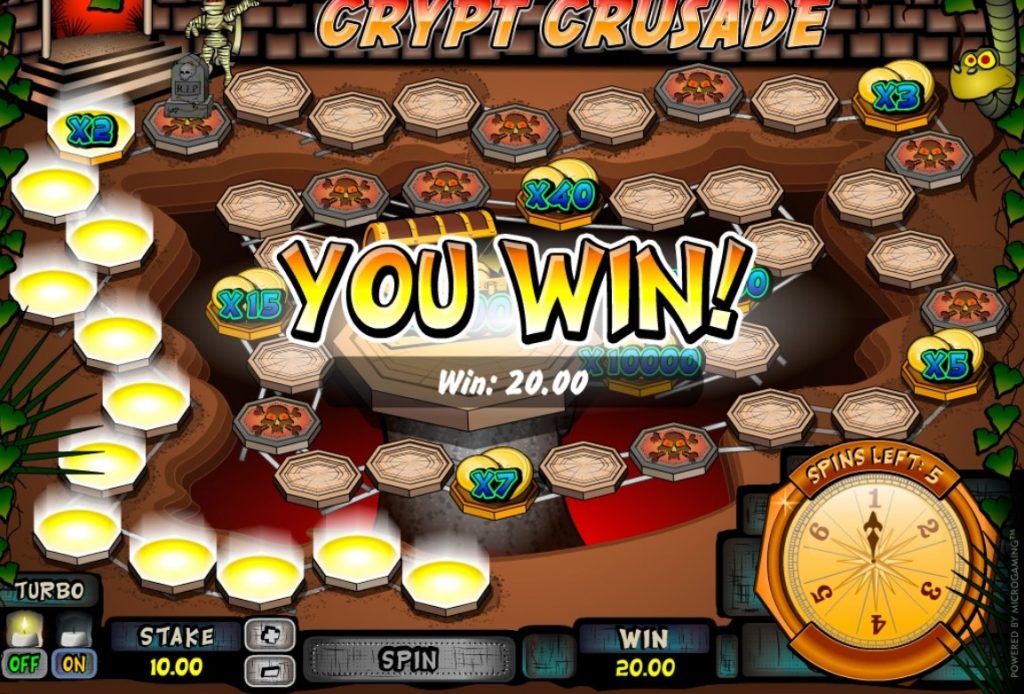Increase the stake with the plus button
This screenshot has width=1024, height=694.
coord(271,633)
